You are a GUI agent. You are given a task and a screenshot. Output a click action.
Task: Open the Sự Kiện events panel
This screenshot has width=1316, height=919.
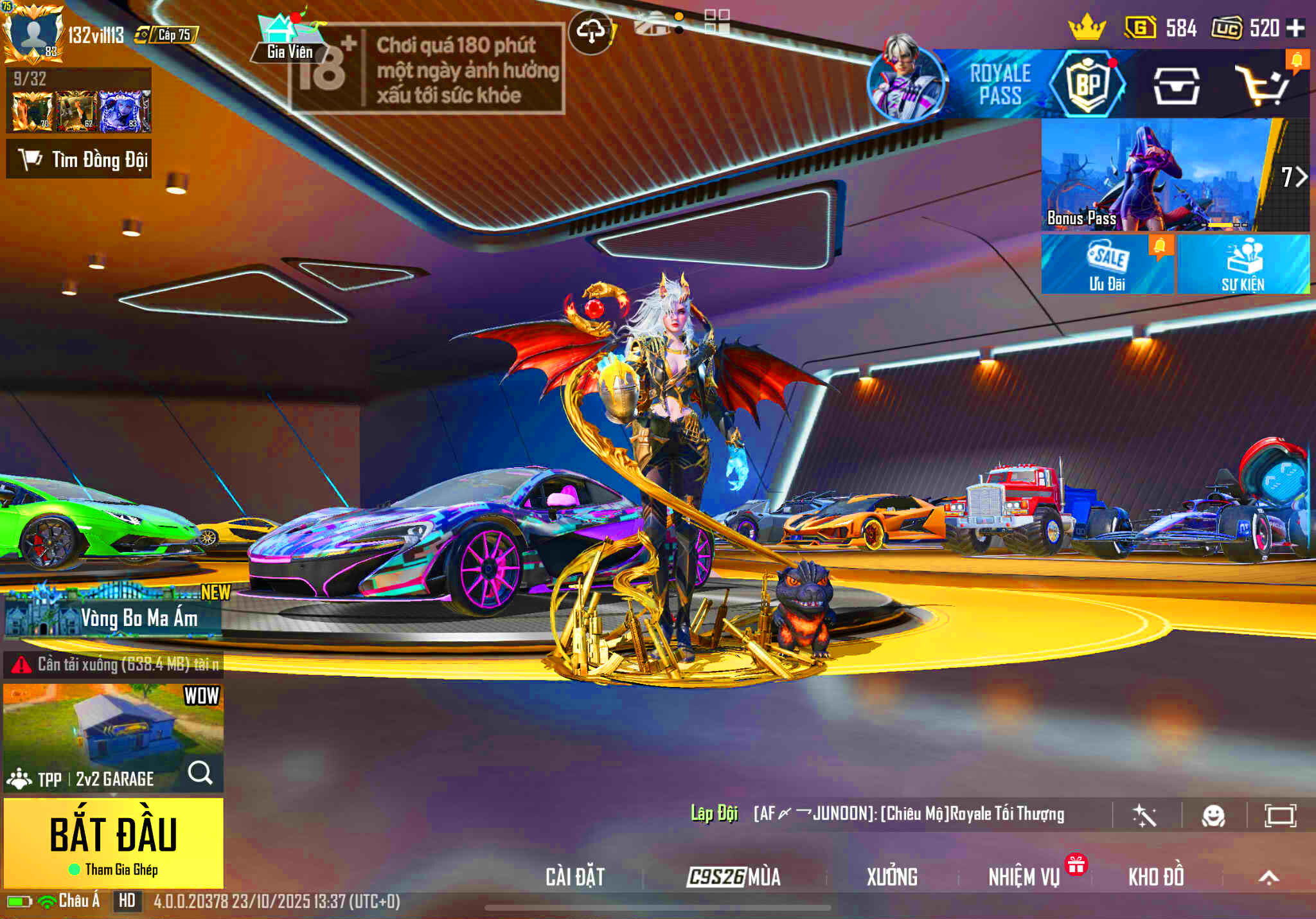coord(1243,264)
